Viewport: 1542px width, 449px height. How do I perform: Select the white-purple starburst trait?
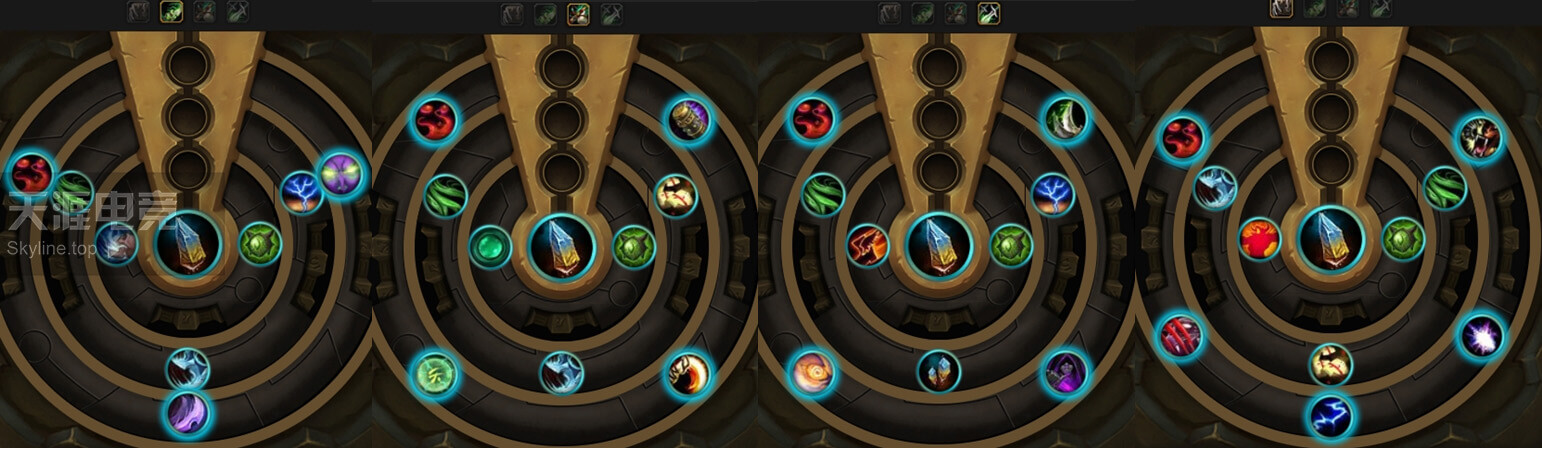(x=1481, y=336)
